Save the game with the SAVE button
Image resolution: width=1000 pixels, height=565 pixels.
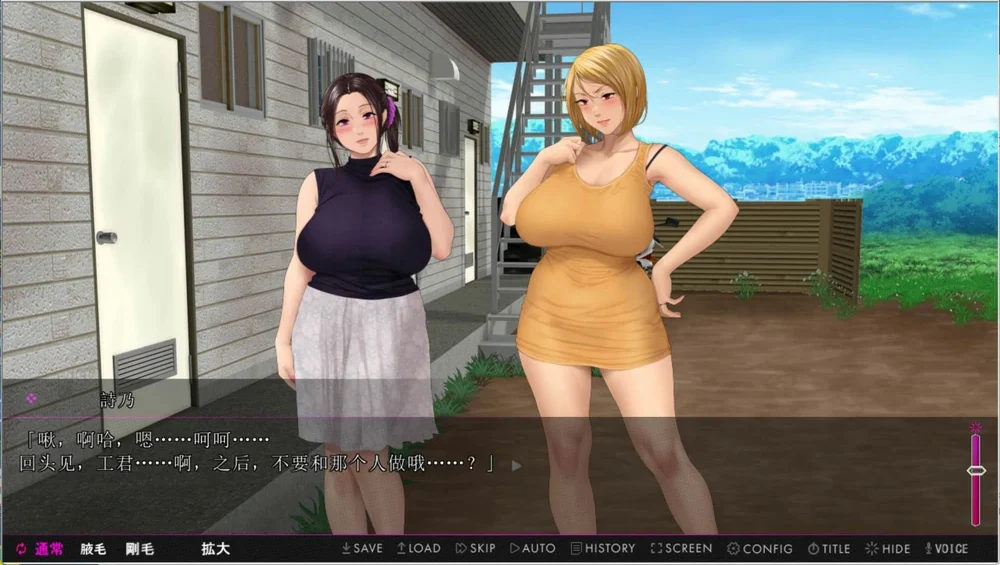click(x=362, y=548)
